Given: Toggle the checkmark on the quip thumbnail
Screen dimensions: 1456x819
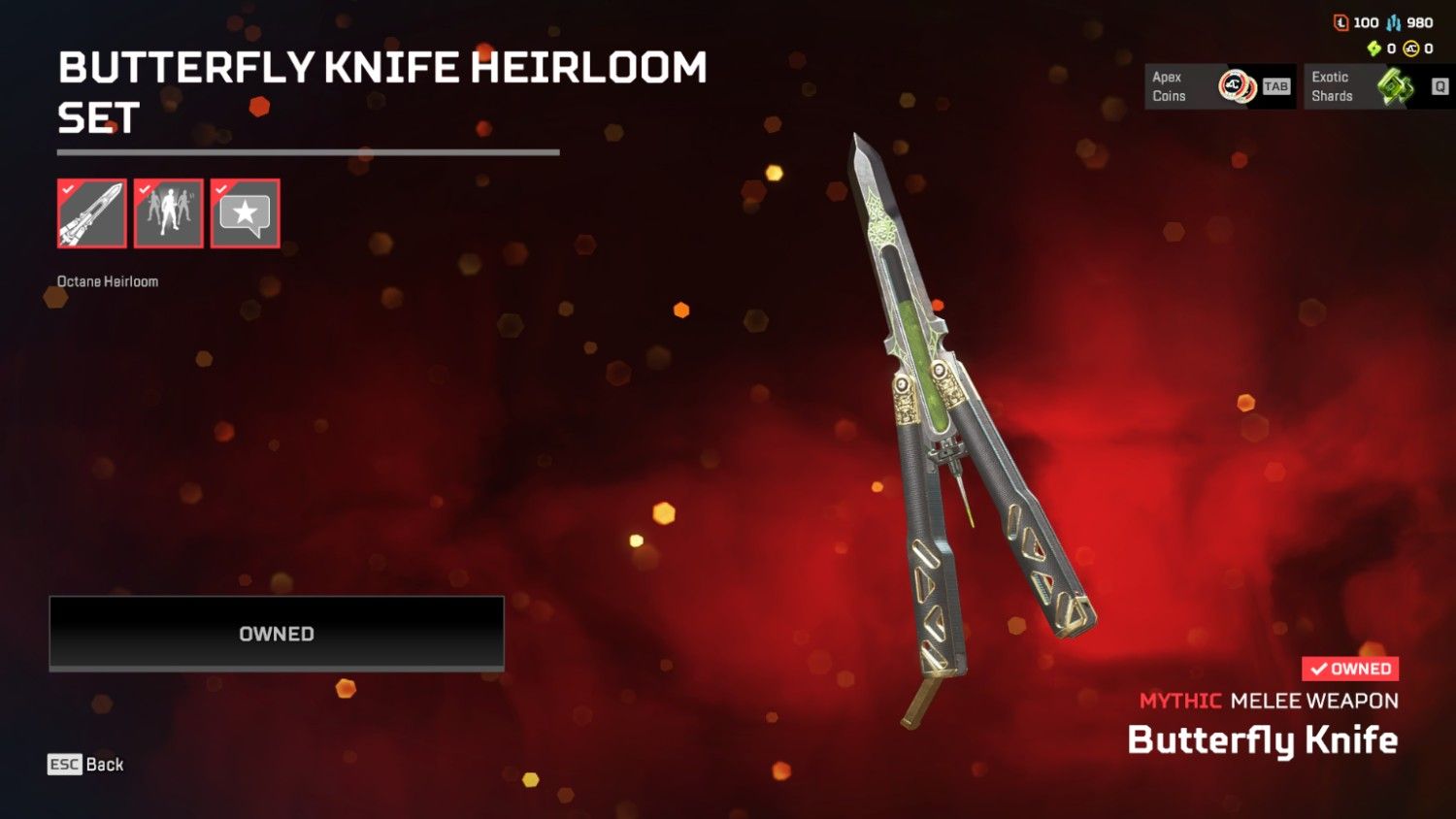Looking at the screenshot, I should [x=219, y=191].
